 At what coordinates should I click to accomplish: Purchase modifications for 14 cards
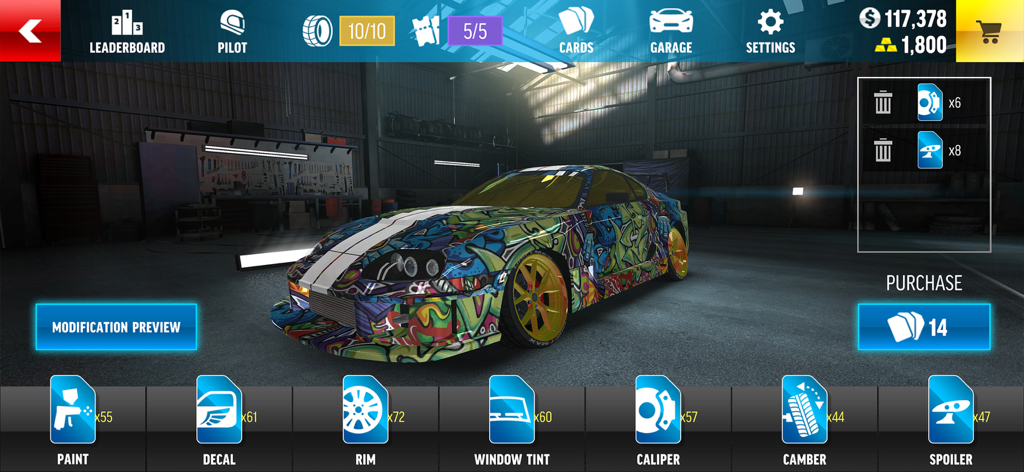924,327
